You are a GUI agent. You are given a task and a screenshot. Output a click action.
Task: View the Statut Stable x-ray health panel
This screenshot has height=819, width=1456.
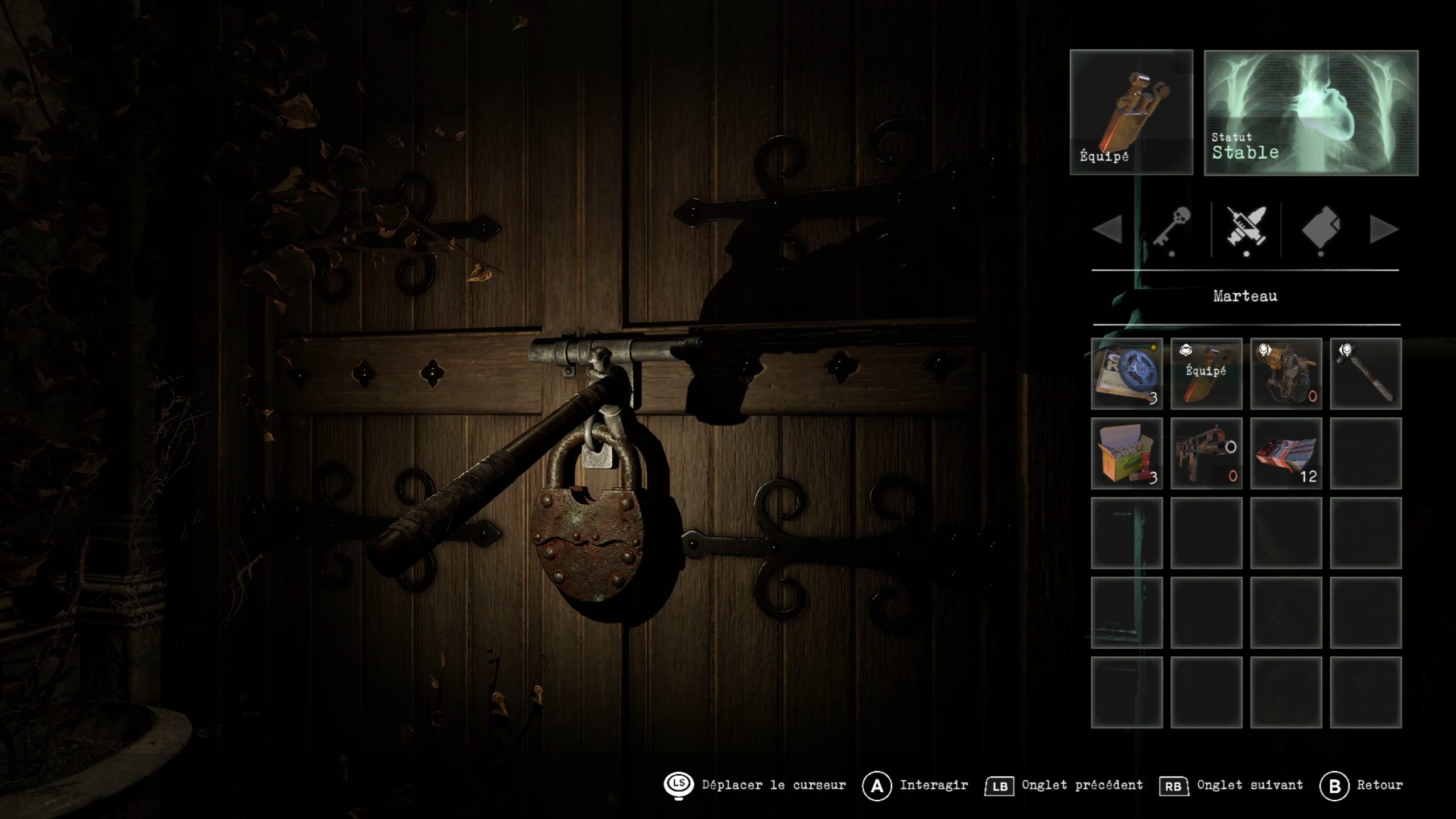click(1311, 113)
